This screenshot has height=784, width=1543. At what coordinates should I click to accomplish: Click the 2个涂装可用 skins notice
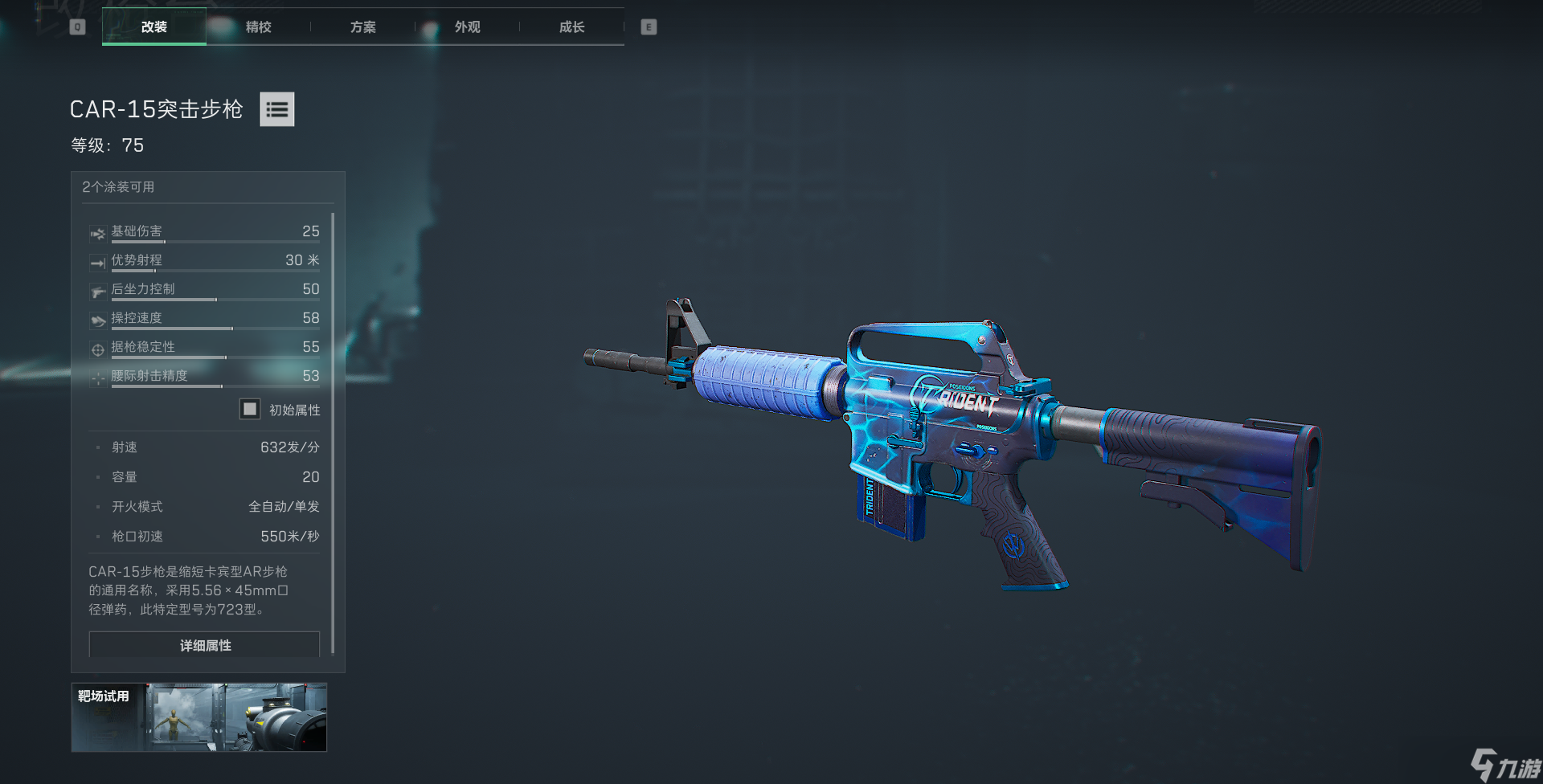118,187
